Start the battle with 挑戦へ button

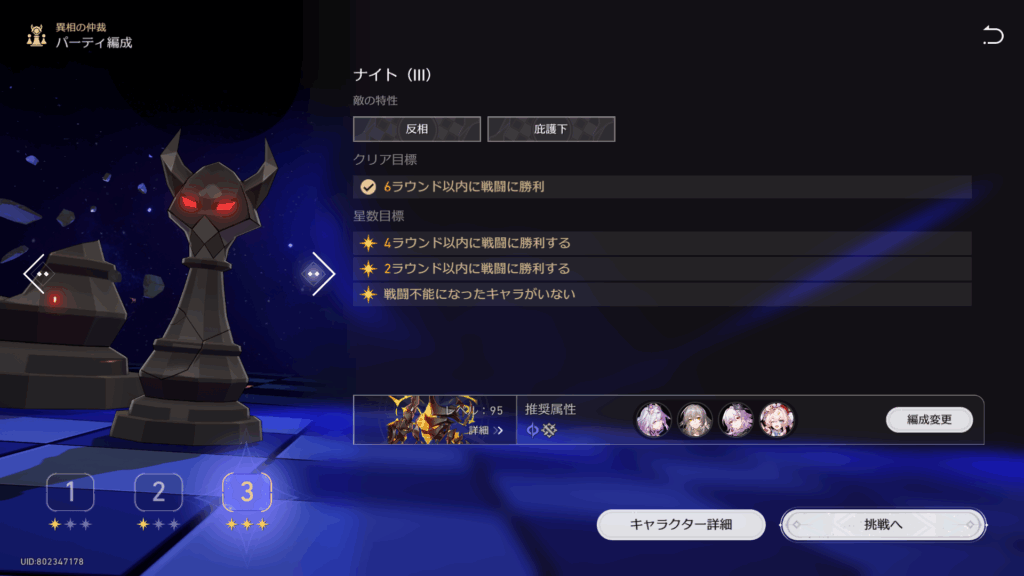point(883,524)
